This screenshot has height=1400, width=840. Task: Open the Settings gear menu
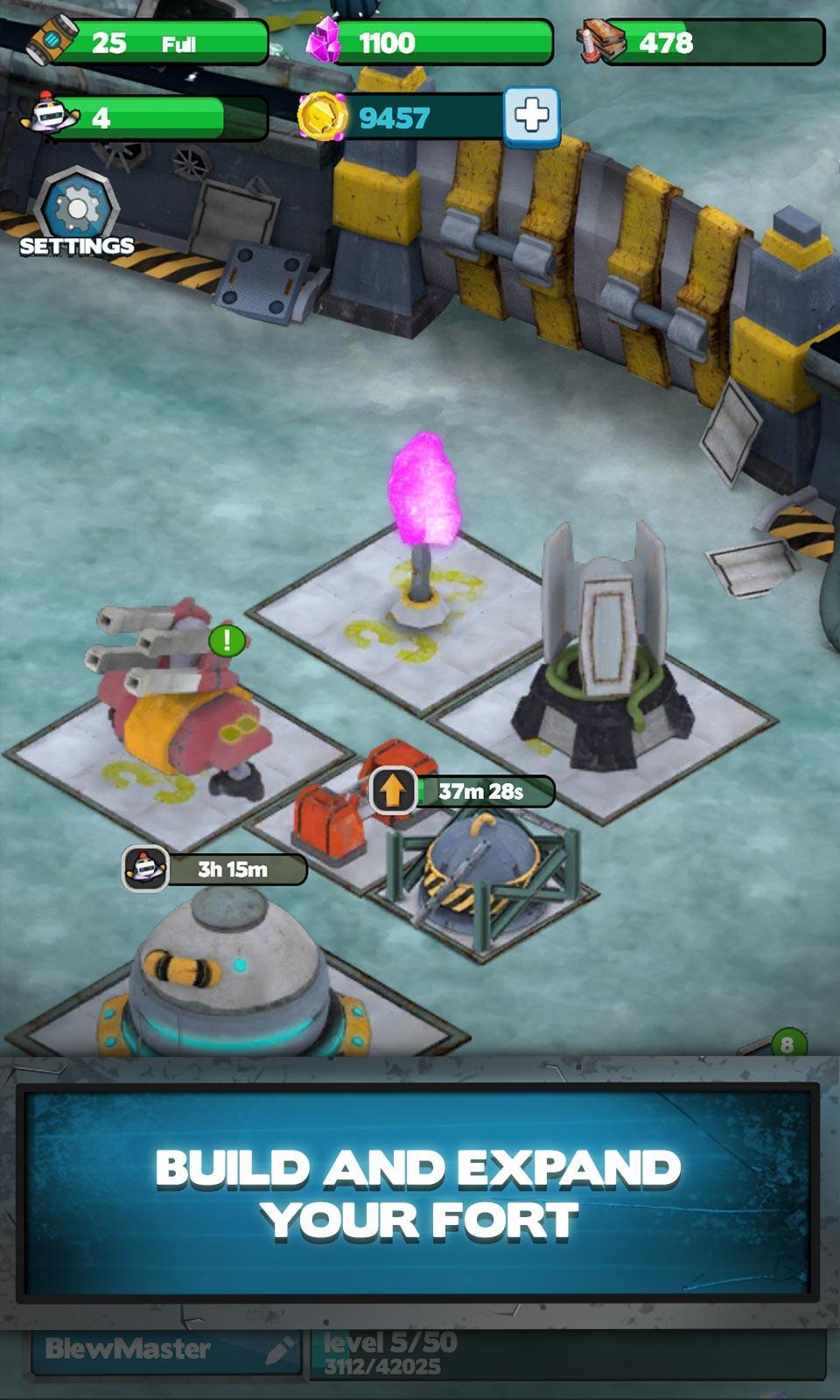pos(77,210)
